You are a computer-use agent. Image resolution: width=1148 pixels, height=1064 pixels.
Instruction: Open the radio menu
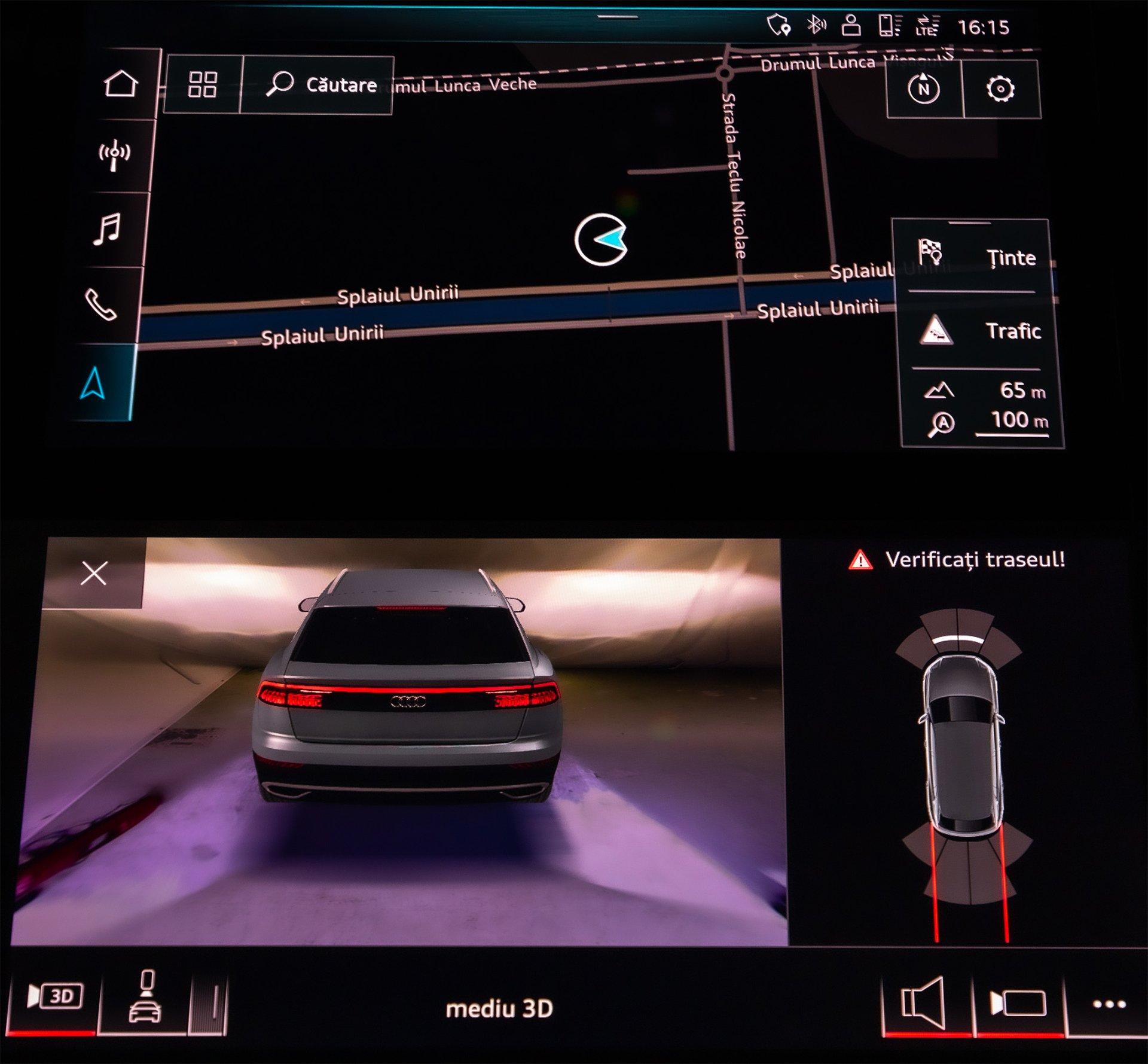coord(114,156)
